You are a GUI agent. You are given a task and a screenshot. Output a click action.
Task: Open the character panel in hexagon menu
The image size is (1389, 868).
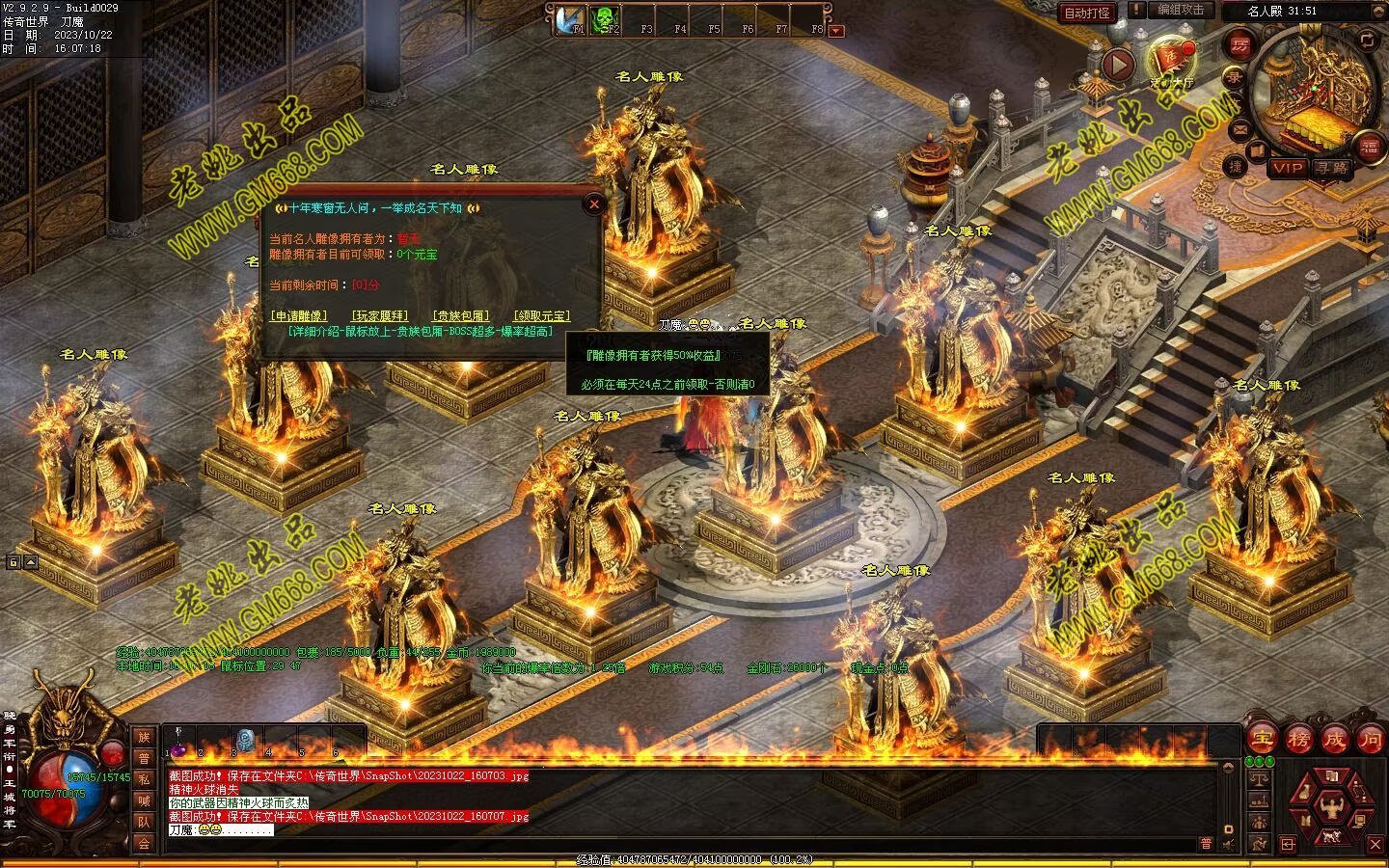click(1332, 804)
